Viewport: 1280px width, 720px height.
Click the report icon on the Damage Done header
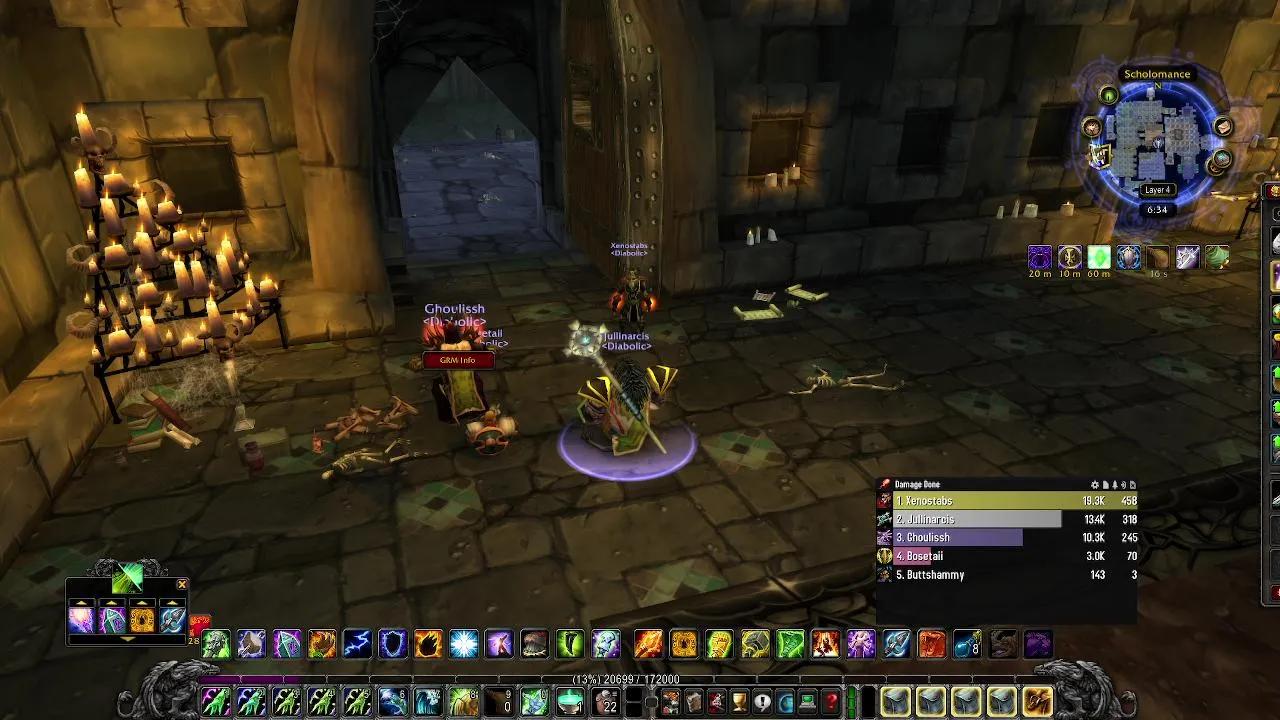click(1104, 483)
